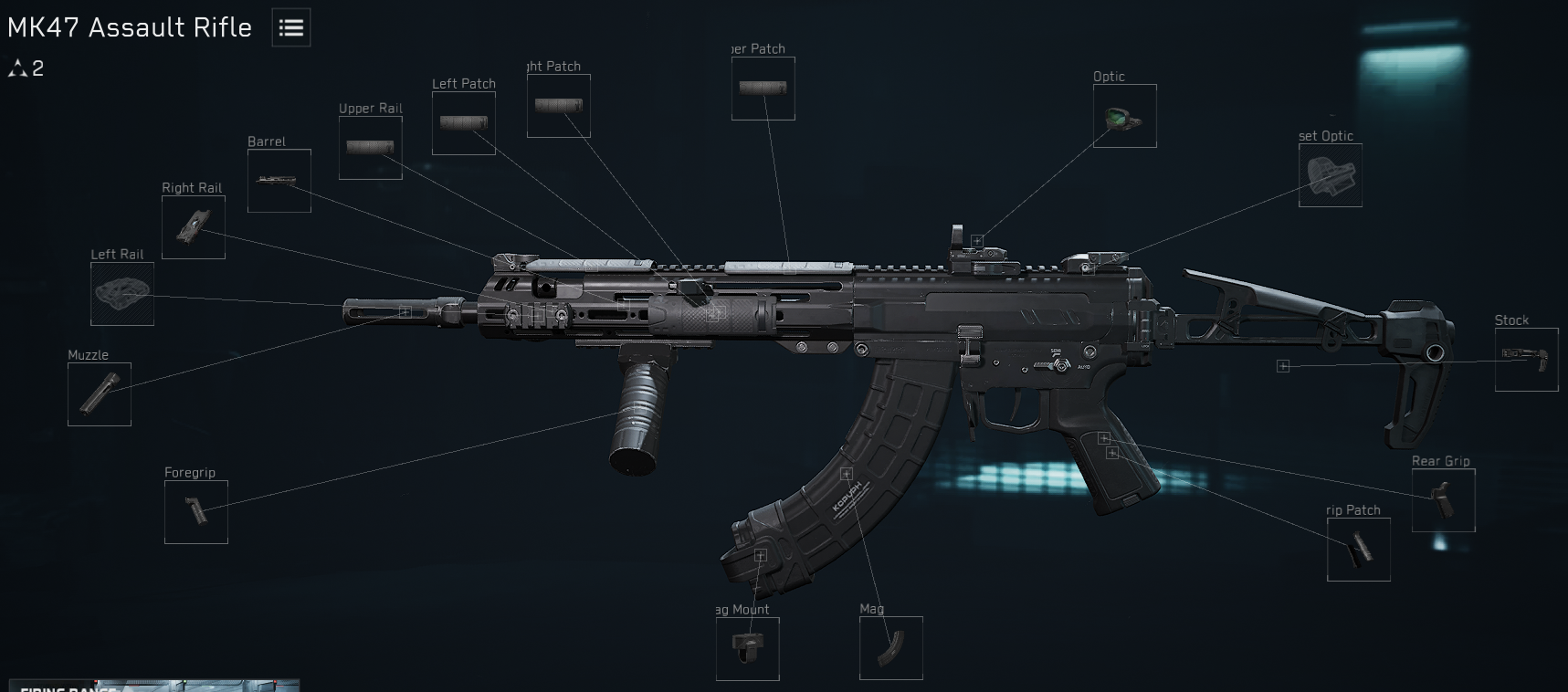The height and width of the screenshot is (692, 1568).
Task: Open the Mag Mount slot
Action: click(748, 649)
